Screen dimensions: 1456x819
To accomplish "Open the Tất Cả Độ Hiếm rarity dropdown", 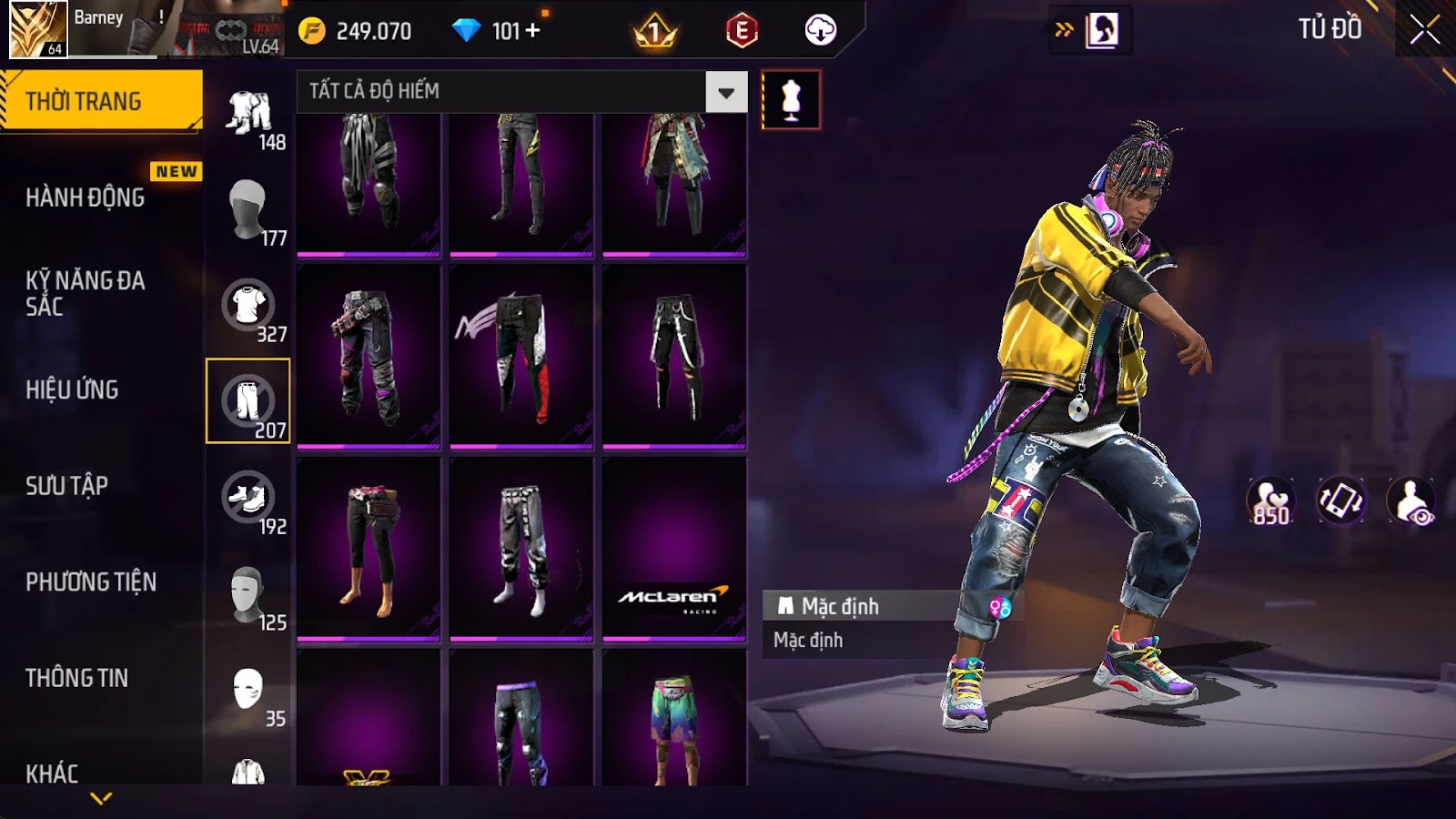I will 725,92.
